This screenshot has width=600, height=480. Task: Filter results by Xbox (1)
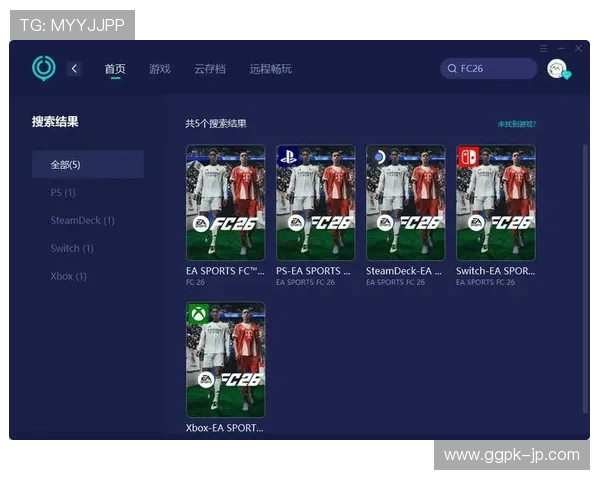click(69, 276)
